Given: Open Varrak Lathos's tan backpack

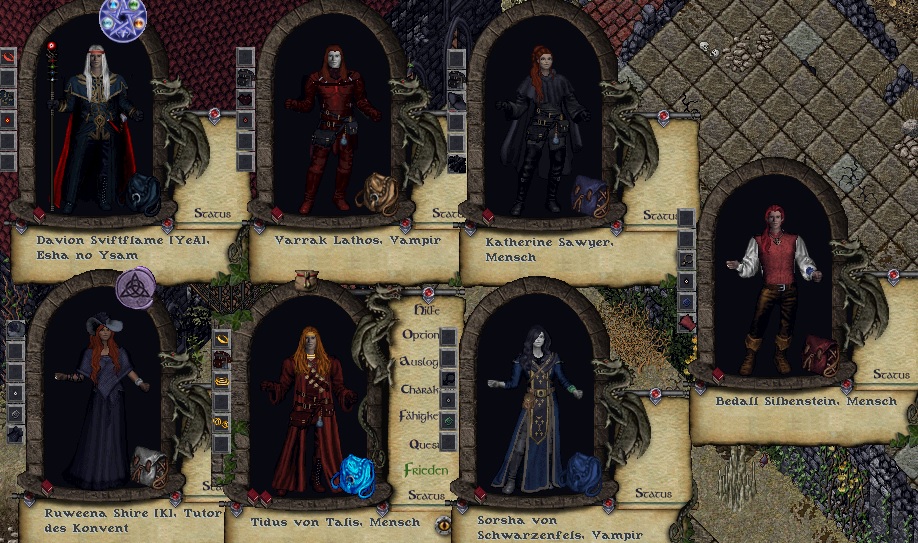Looking at the screenshot, I should click(375, 193).
